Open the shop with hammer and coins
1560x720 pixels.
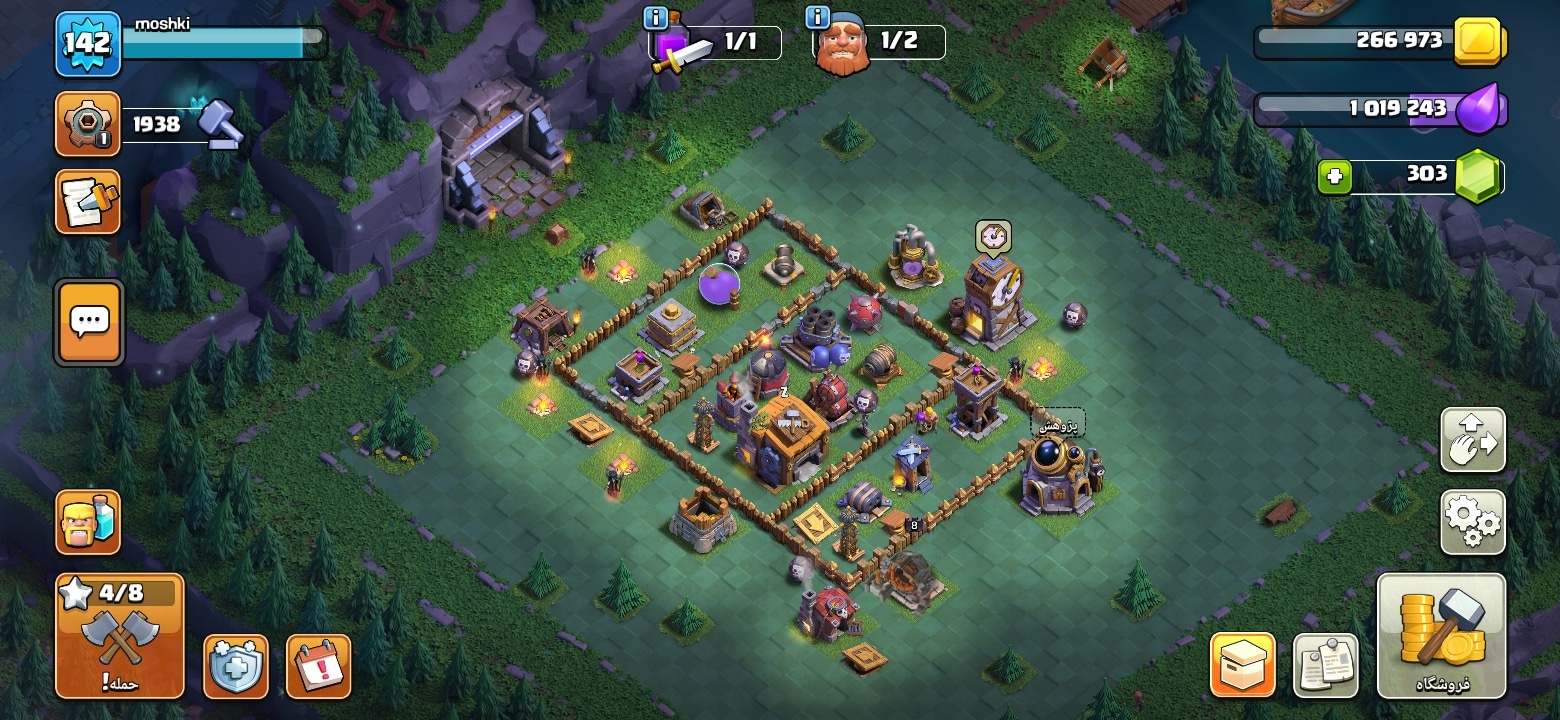pyautogui.click(x=1441, y=635)
